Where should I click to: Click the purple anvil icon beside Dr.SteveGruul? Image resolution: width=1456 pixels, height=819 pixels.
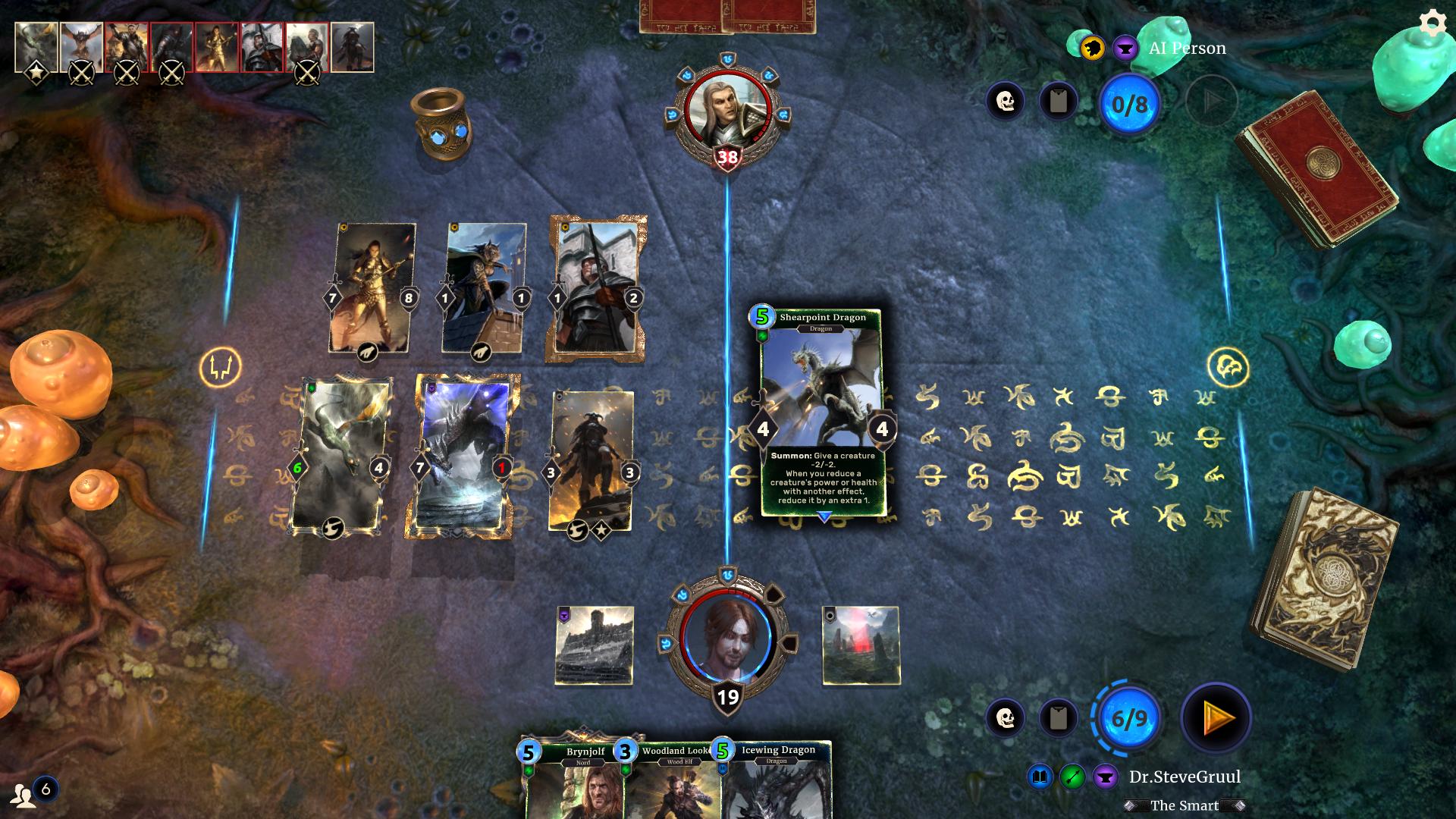tap(1105, 776)
